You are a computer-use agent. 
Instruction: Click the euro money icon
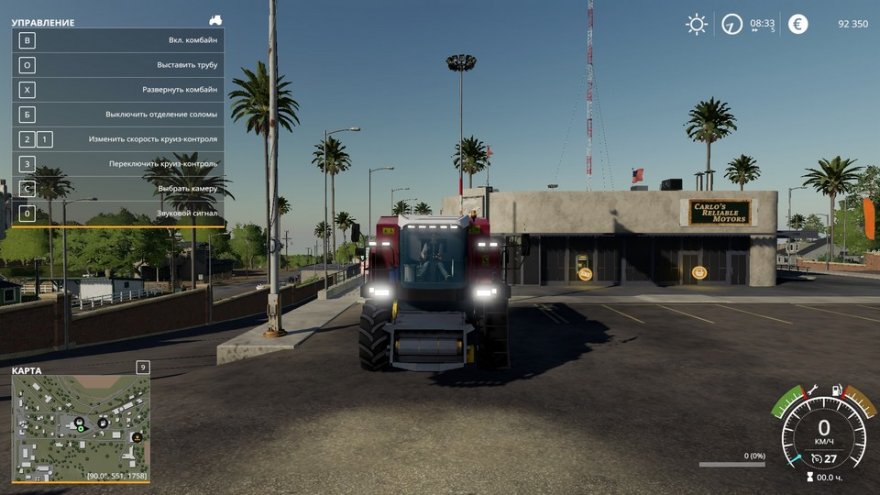(798, 24)
